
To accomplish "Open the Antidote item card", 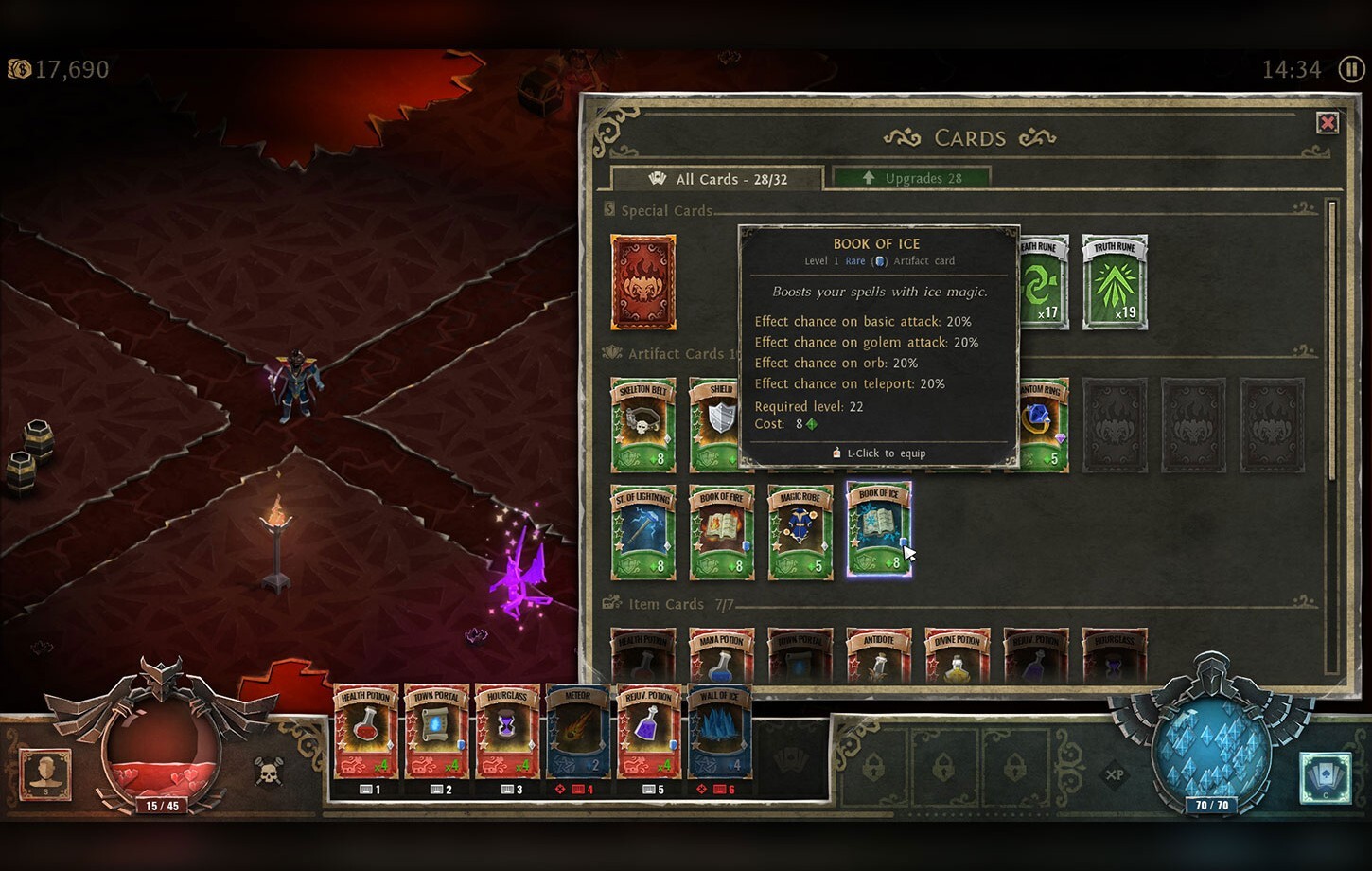I will click(x=878, y=653).
